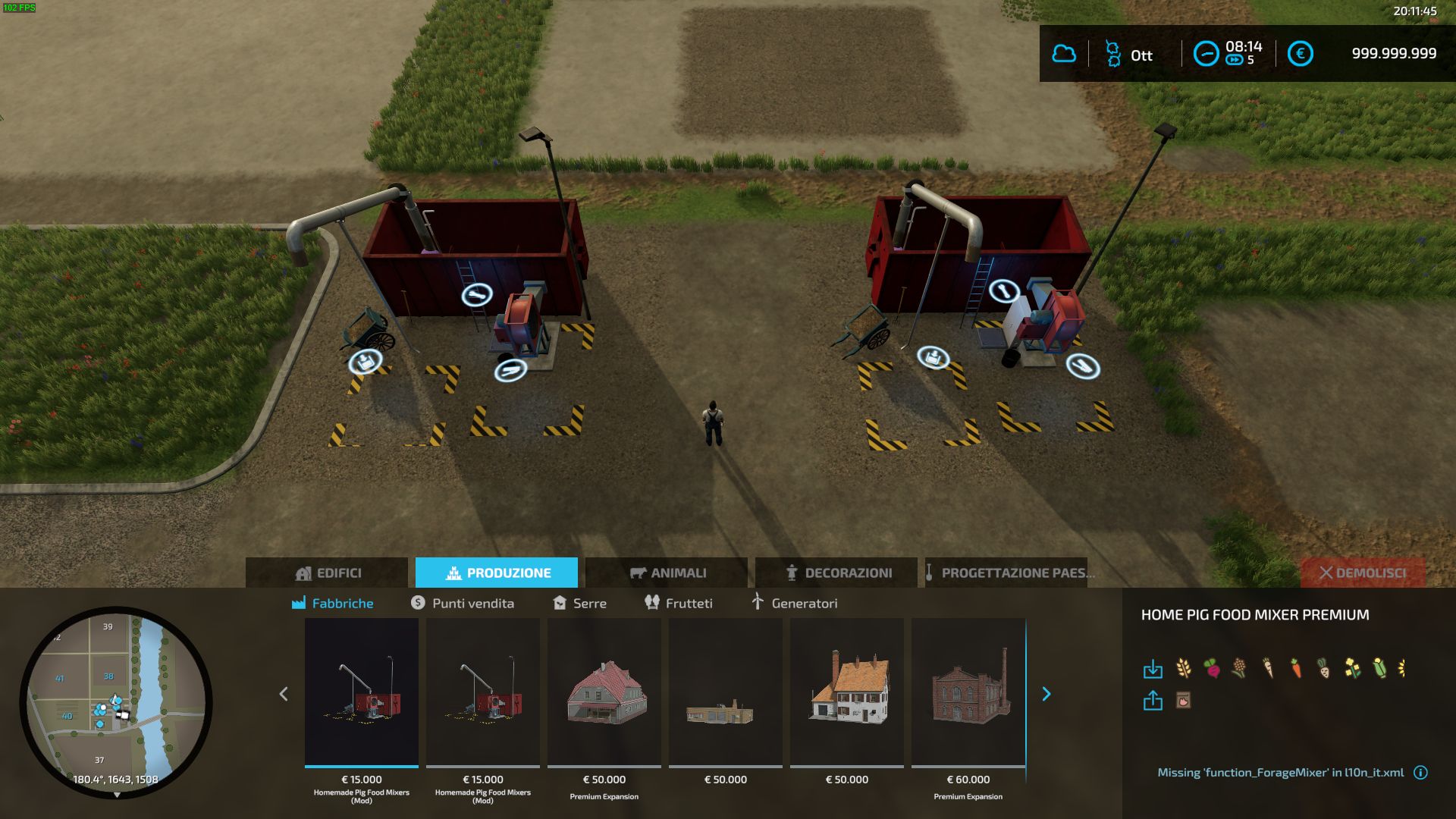Select the Serre subcategory
Screen dimensions: 1456x819
[x=580, y=603]
